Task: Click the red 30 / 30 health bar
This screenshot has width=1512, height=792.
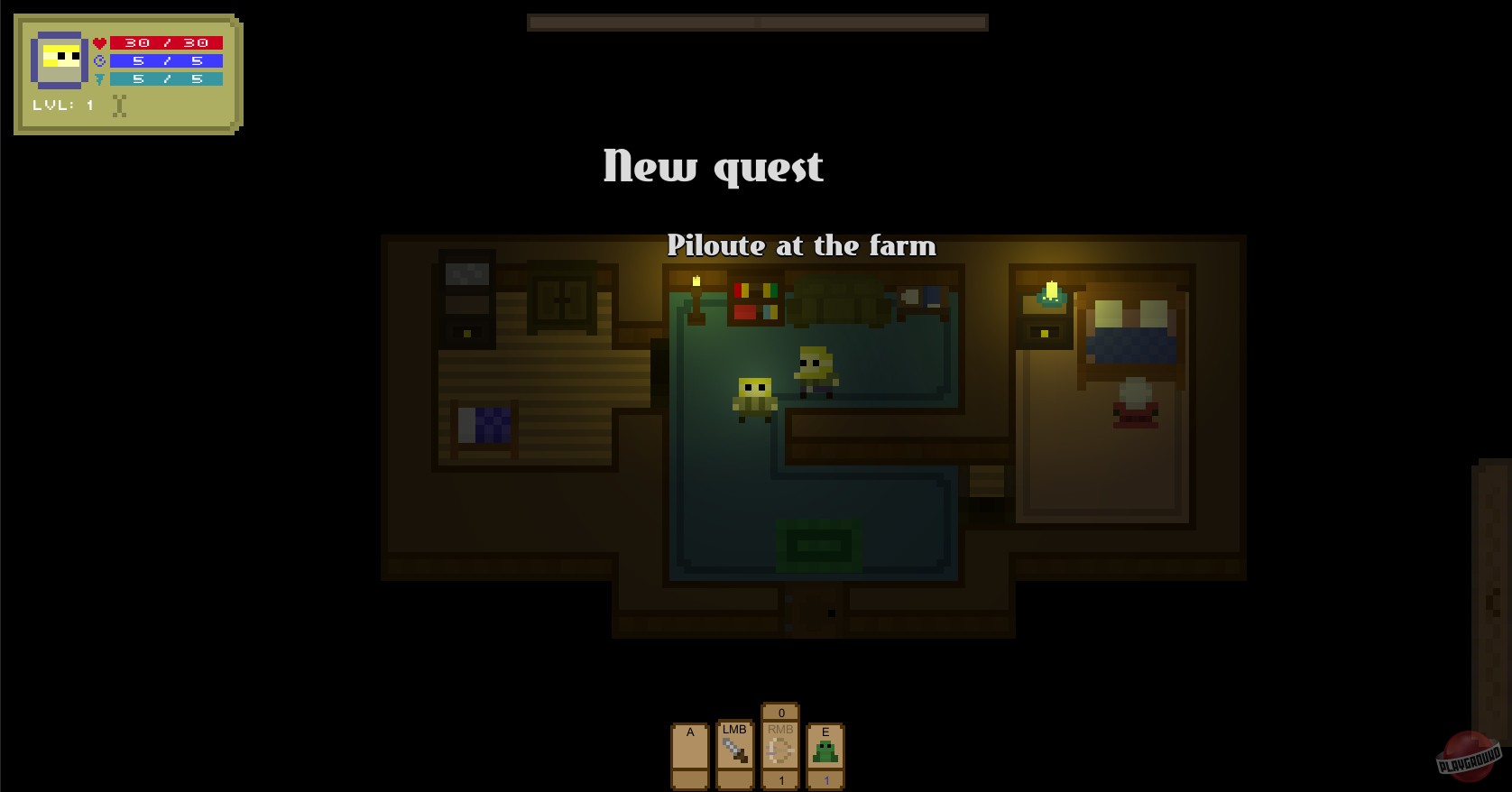Action: (x=166, y=41)
